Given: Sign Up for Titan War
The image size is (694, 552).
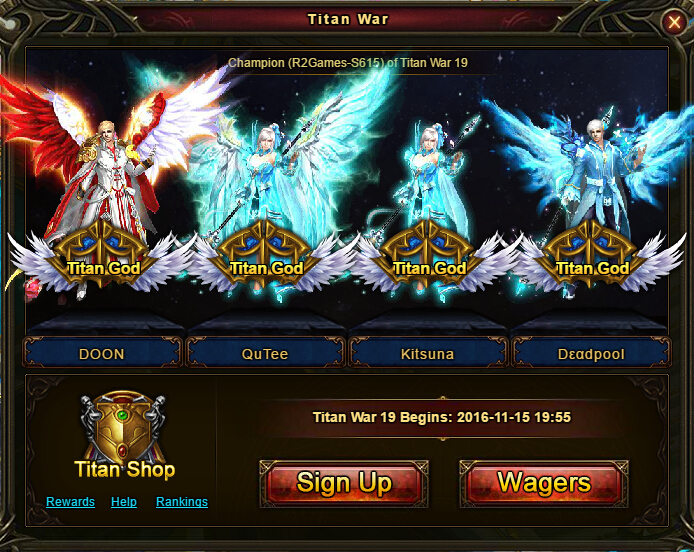Looking at the screenshot, I should coord(344,484).
